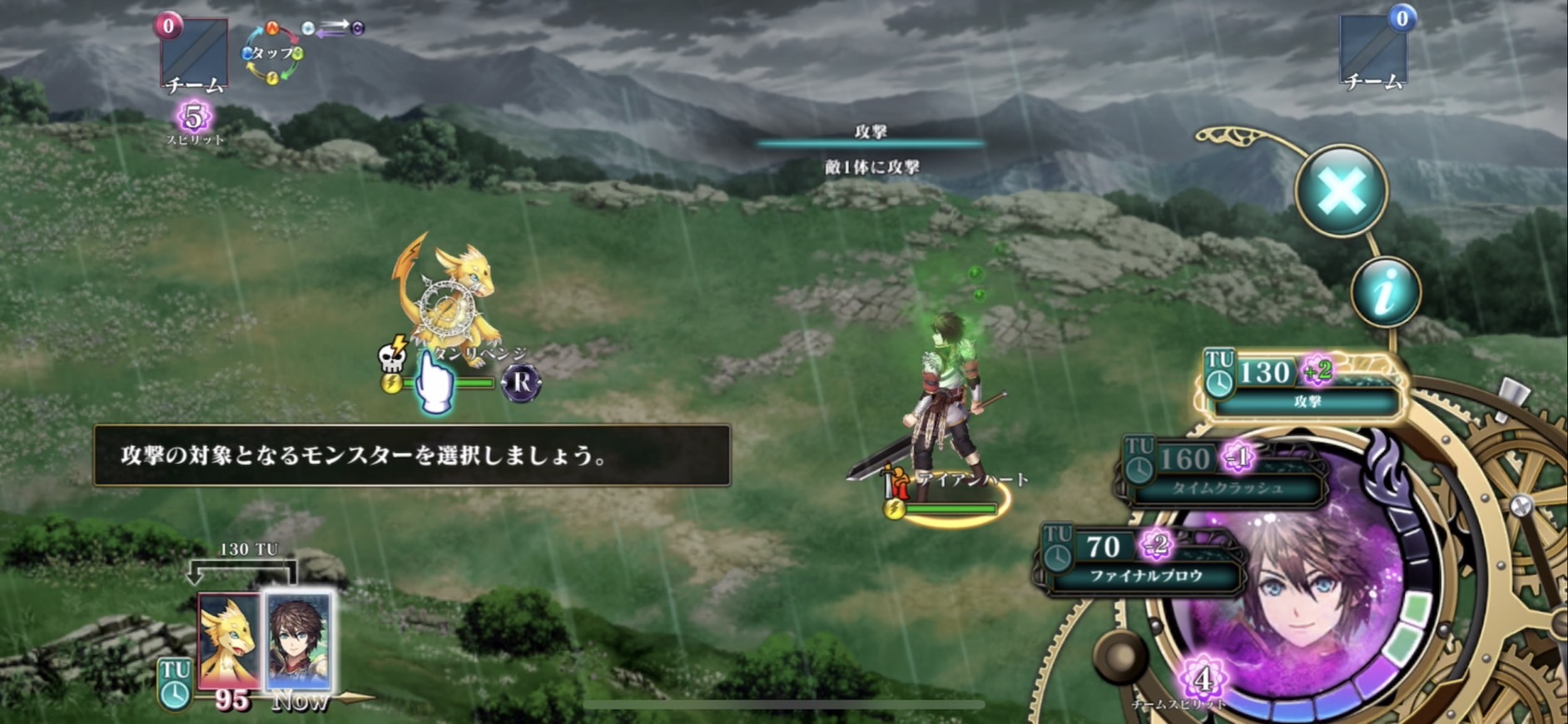Open the right team チーム panel

point(1373,52)
